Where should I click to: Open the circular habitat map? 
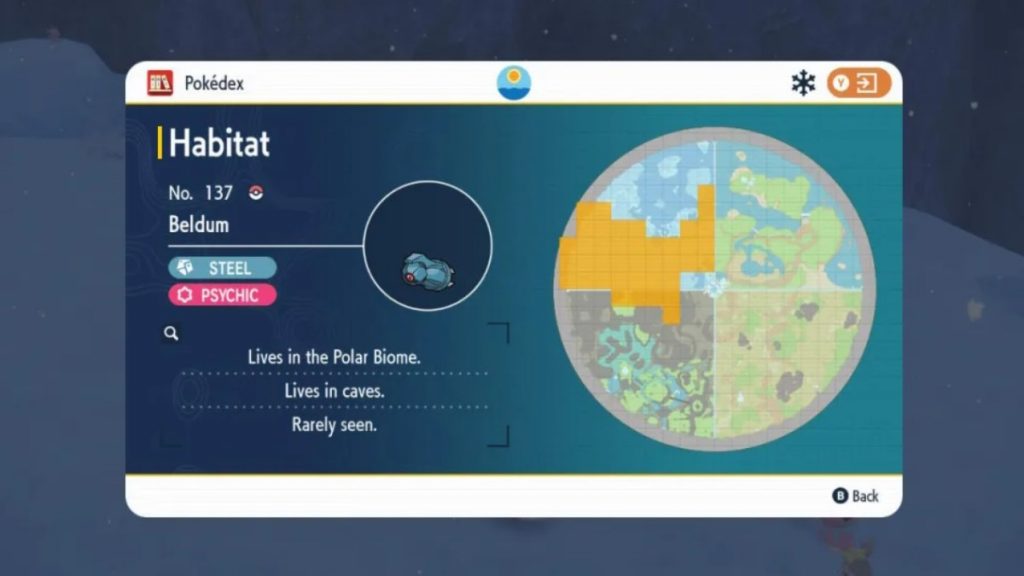714,289
